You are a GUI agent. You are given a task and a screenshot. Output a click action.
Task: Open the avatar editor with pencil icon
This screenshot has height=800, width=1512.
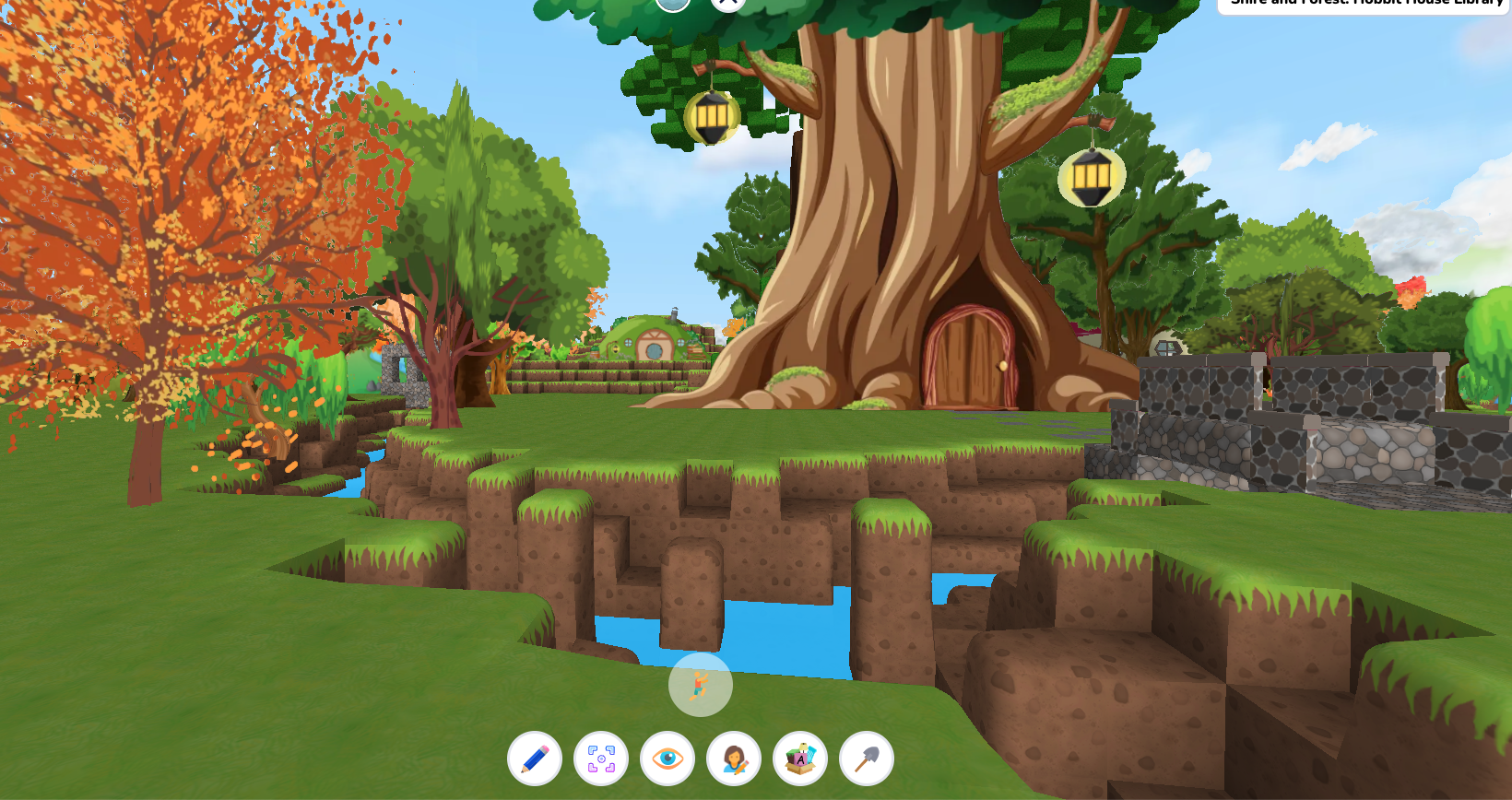pos(734,759)
